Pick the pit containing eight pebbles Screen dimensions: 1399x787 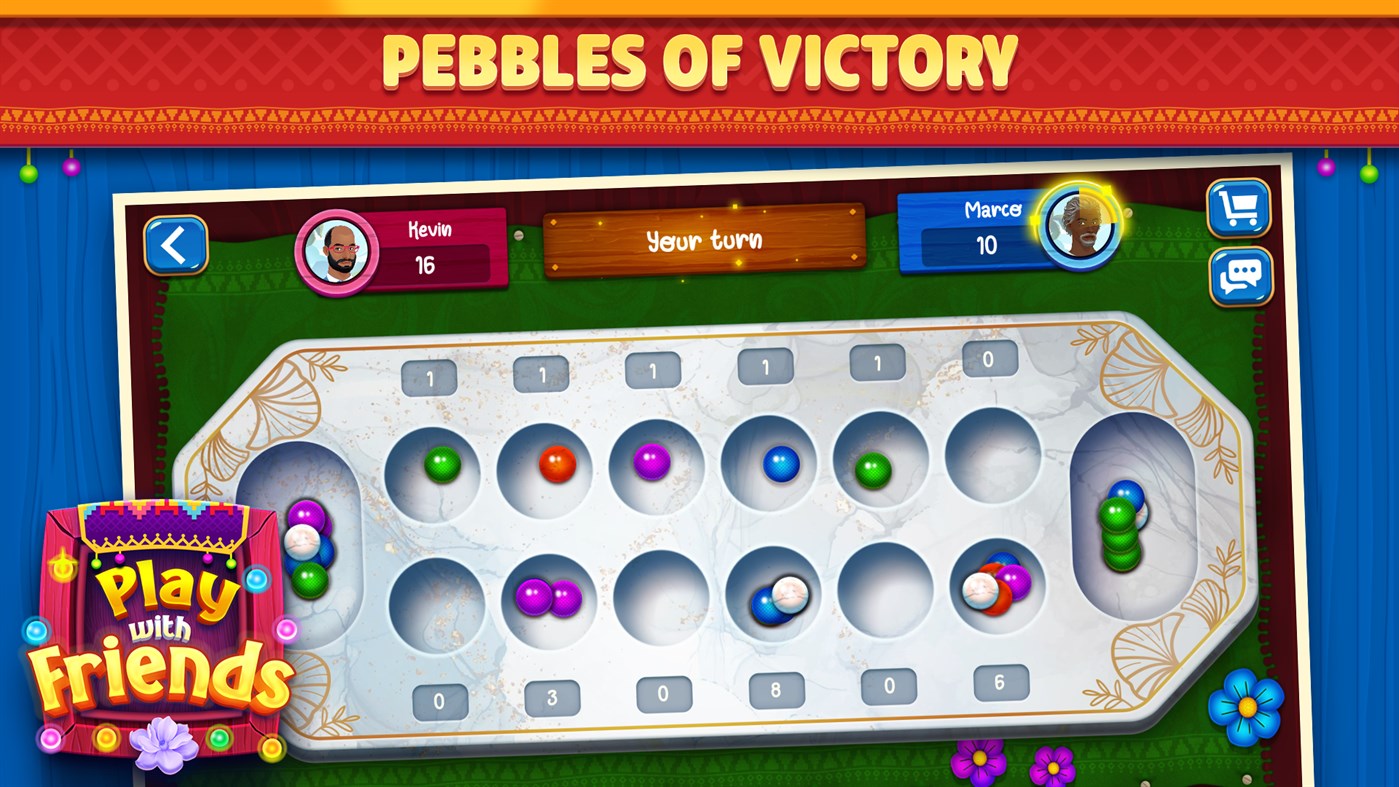click(770, 595)
